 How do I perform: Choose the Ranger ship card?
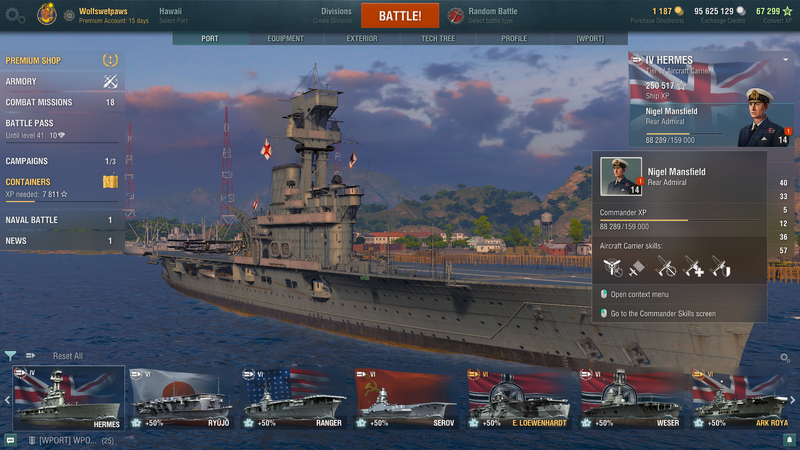pos(292,398)
